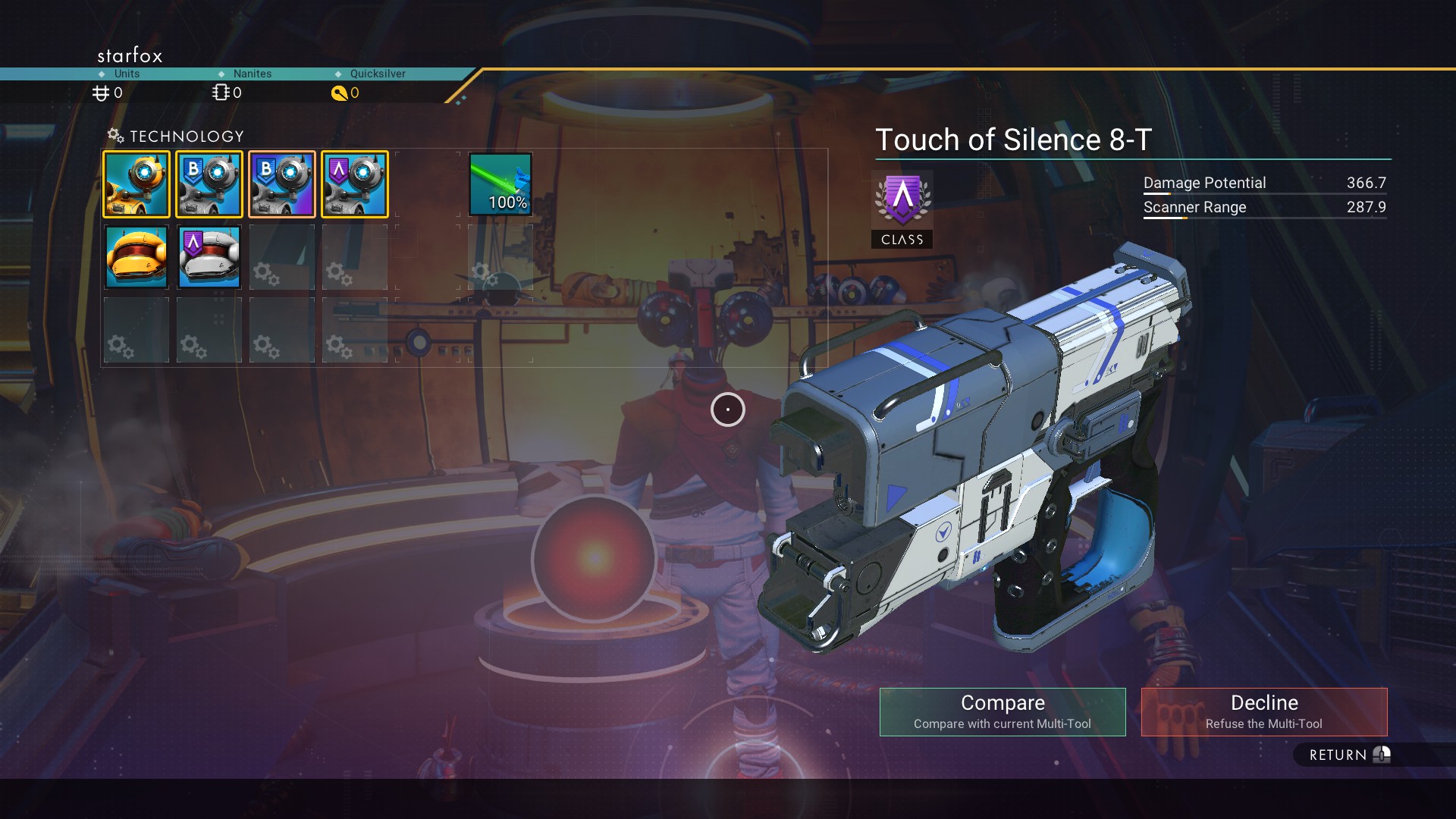Select the B-class scanner upgrade with purple background
Viewport: 1456px width, 819px height.
click(x=282, y=184)
